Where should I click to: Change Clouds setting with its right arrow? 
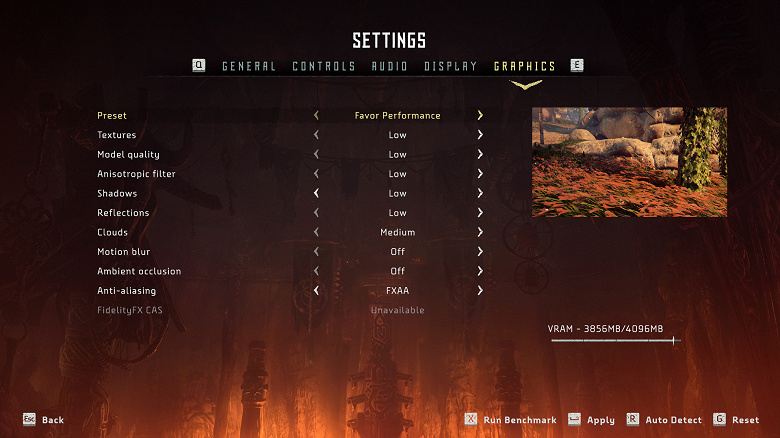(x=480, y=232)
